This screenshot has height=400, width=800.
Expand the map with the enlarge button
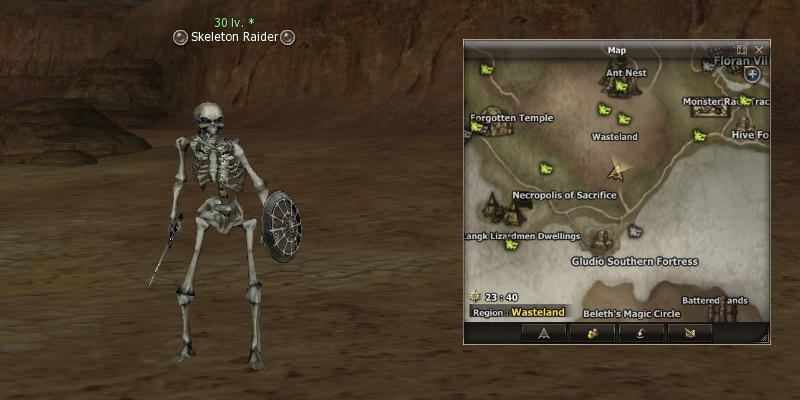742,49
